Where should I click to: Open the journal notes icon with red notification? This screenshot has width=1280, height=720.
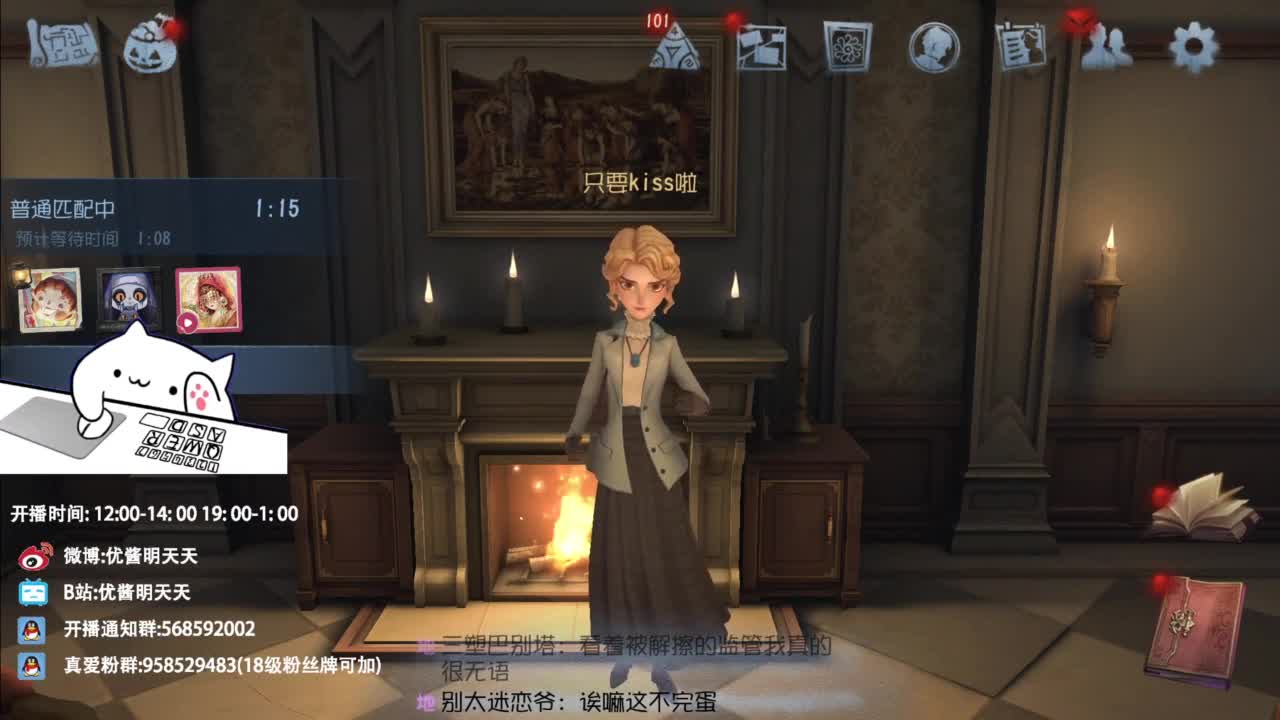coord(1020,45)
